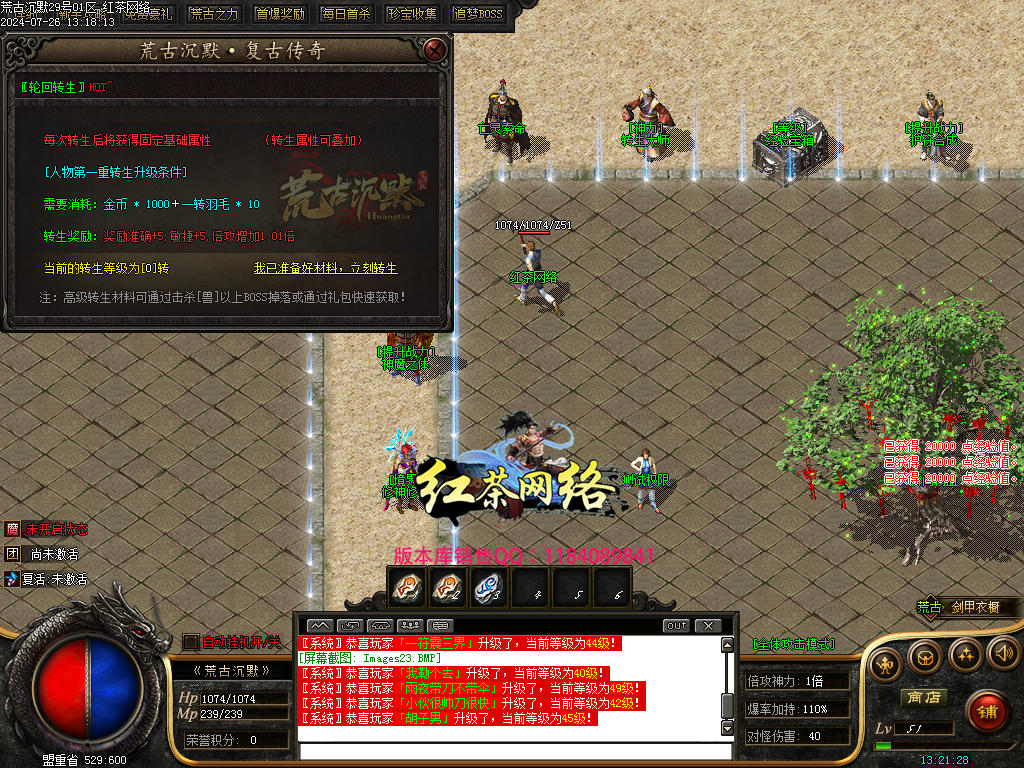Click the chat text input field
1024x768 pixels.
508,751
